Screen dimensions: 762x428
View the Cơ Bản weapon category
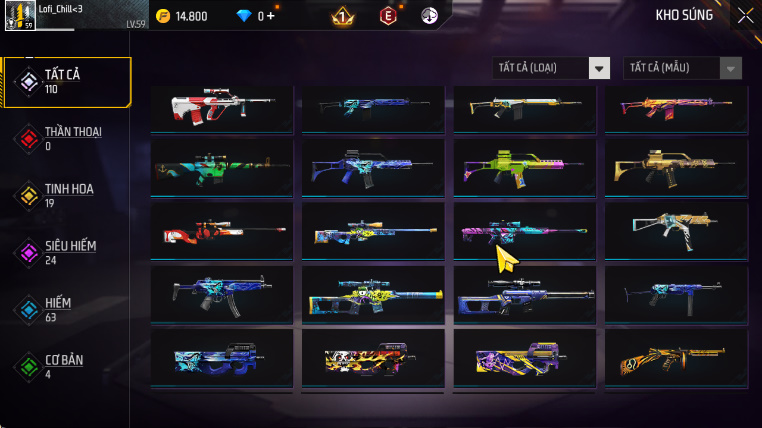click(x=67, y=366)
